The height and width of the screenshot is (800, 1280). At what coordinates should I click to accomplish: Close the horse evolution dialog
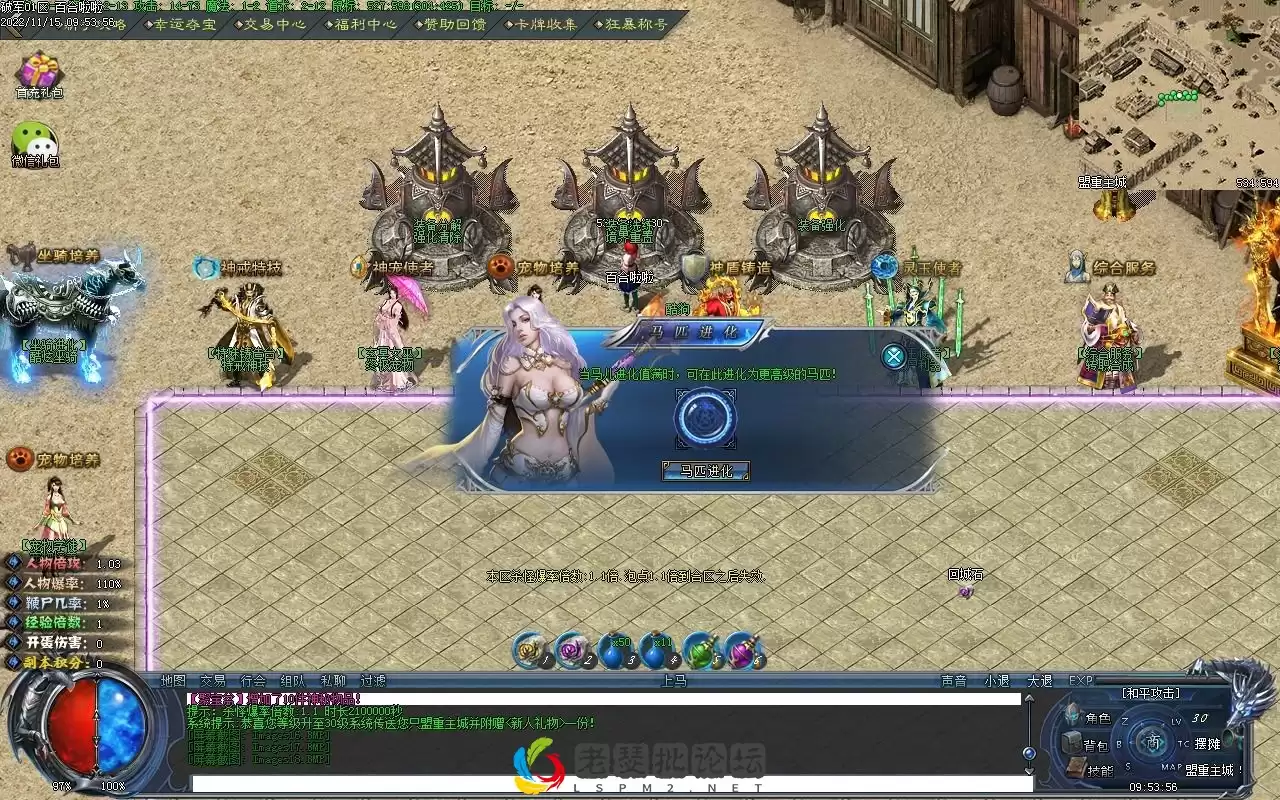tap(893, 356)
